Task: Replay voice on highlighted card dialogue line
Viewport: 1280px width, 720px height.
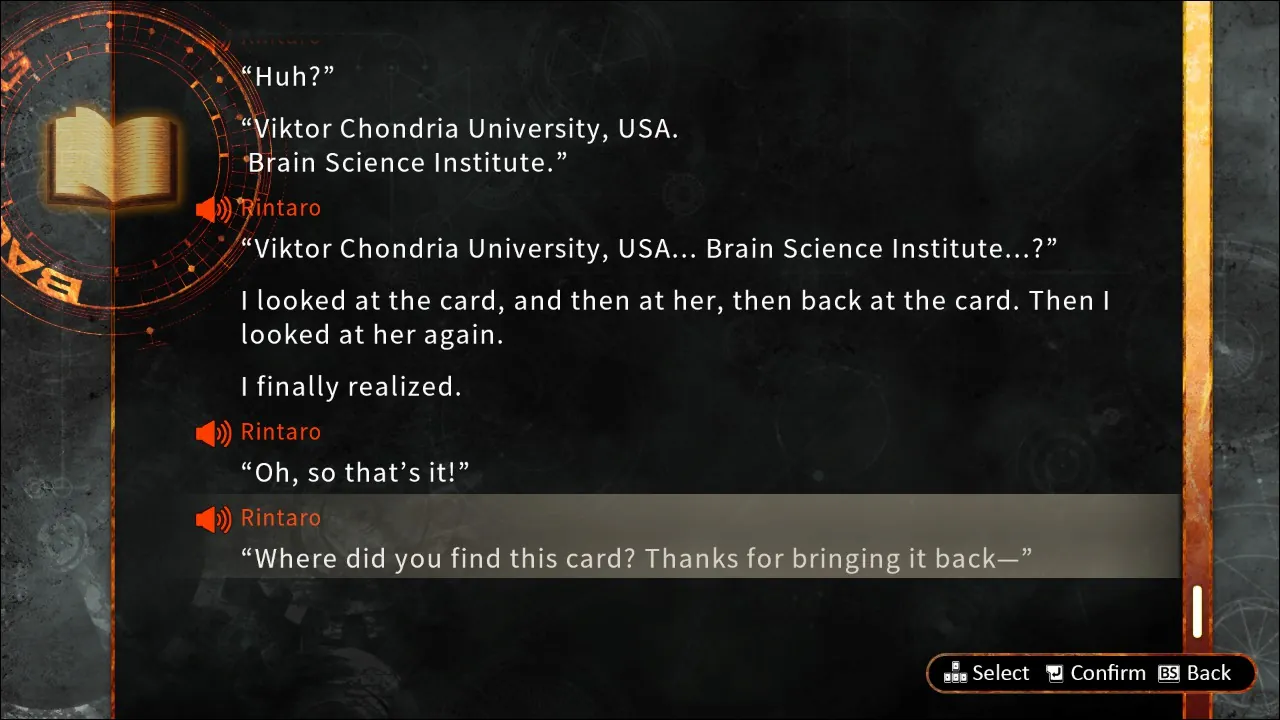Action: click(212, 518)
